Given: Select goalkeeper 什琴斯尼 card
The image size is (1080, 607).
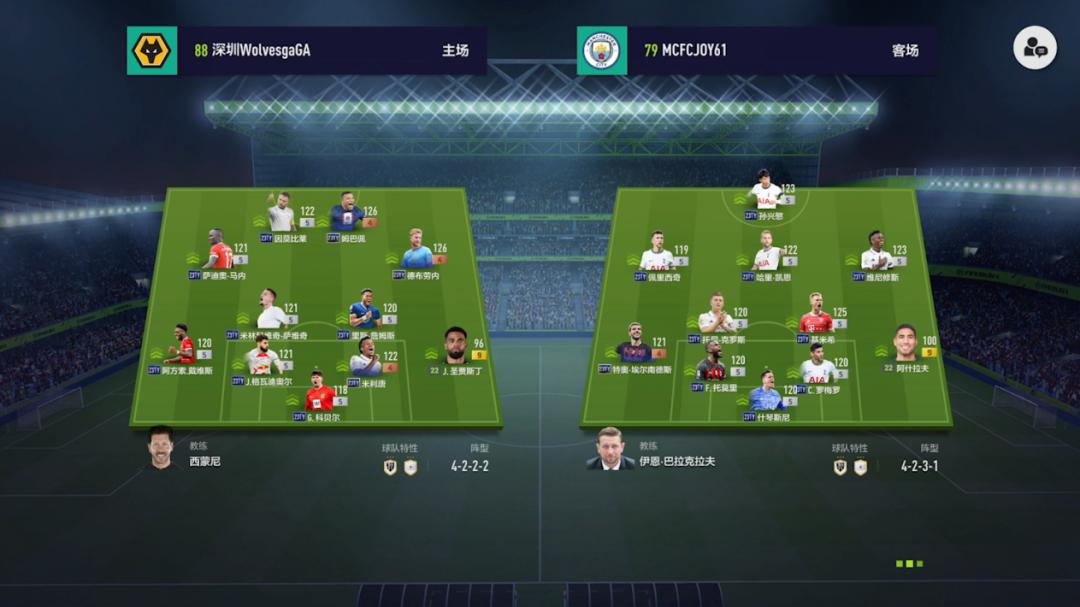Looking at the screenshot, I should (766, 393).
